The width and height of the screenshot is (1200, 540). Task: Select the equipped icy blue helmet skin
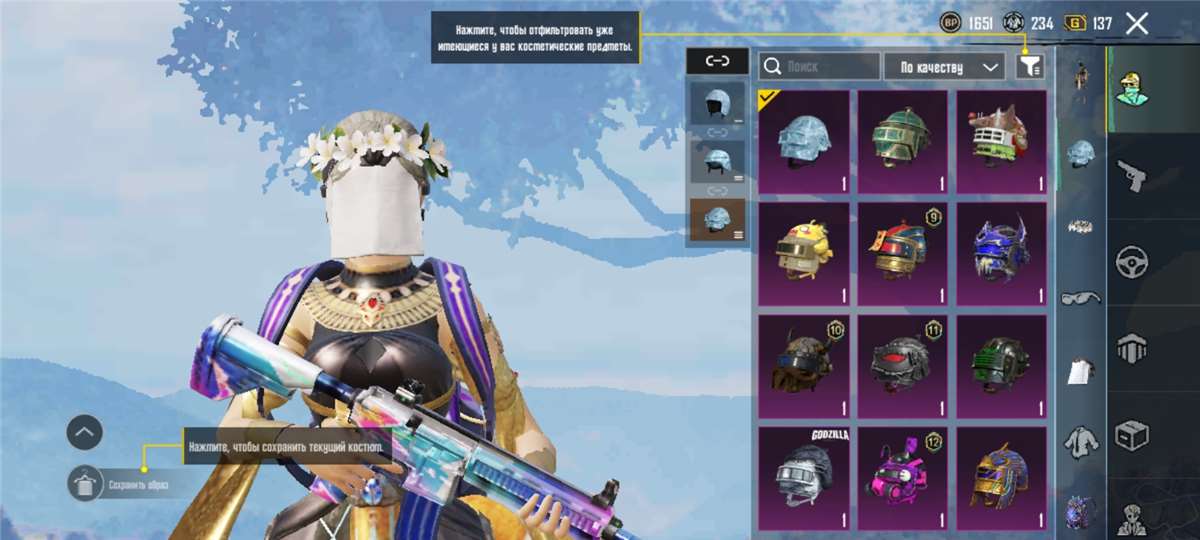click(804, 142)
